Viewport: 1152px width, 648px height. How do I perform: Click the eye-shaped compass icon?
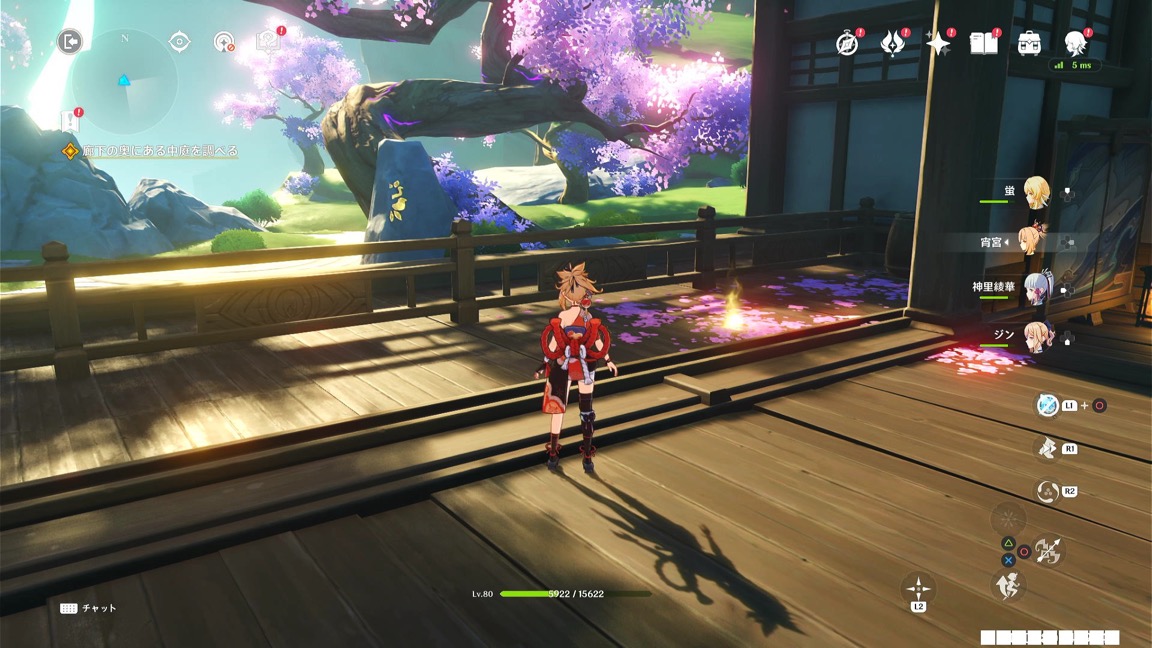(179, 41)
